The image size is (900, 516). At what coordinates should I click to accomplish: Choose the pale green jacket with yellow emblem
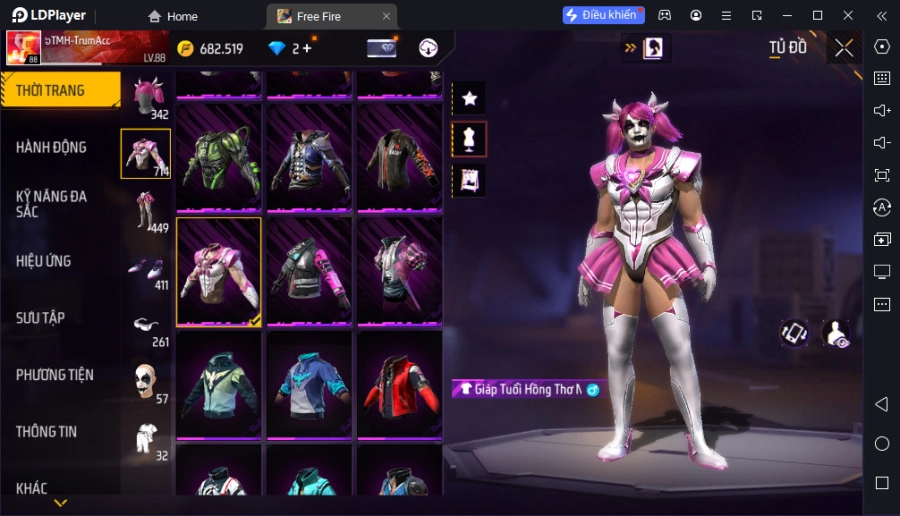coord(219,384)
